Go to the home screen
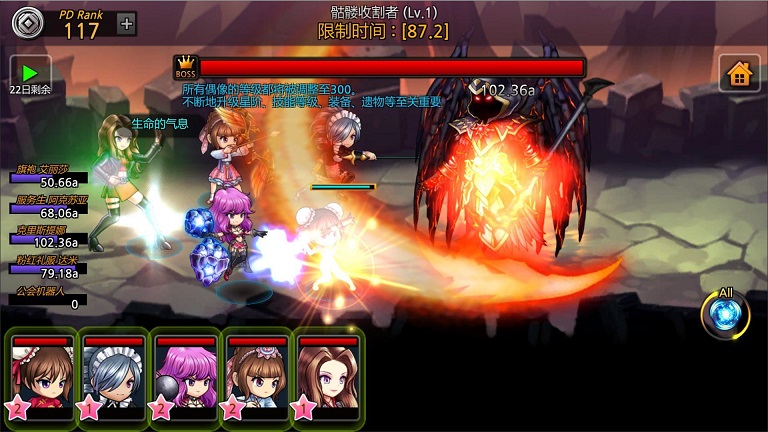This screenshot has width=768, height=432. click(739, 73)
